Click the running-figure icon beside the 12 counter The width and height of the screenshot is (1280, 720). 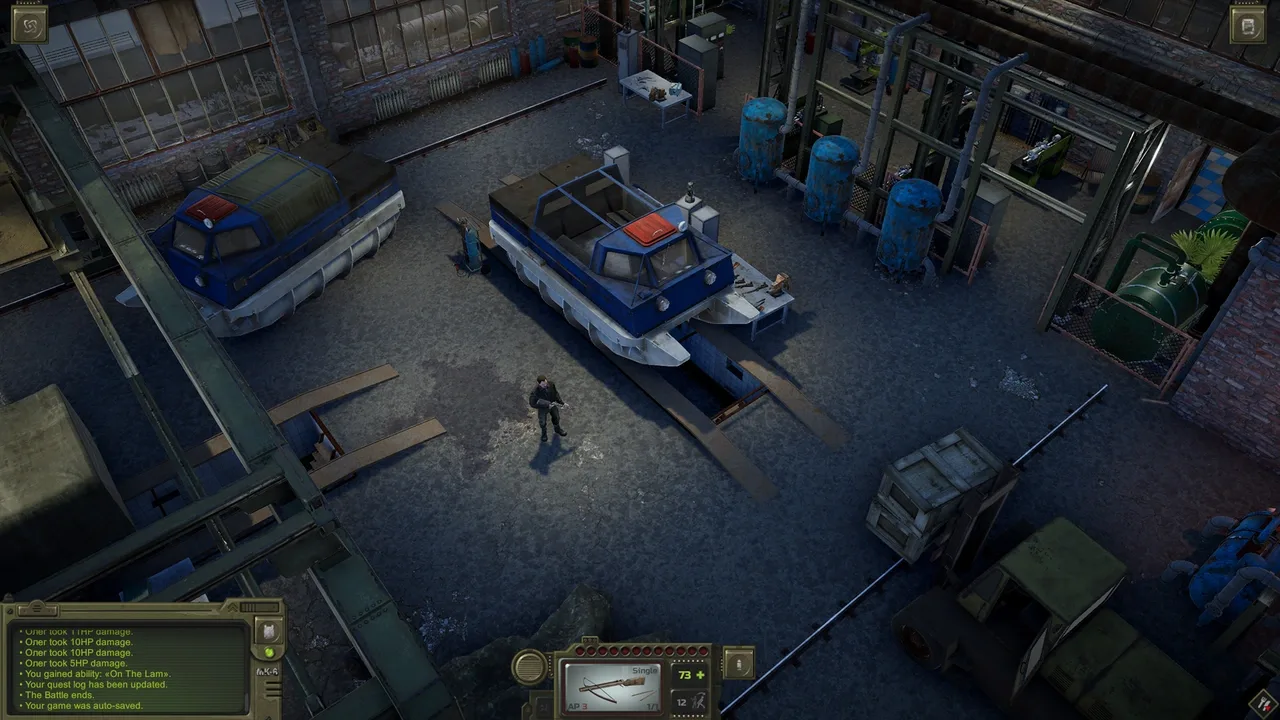click(x=700, y=703)
